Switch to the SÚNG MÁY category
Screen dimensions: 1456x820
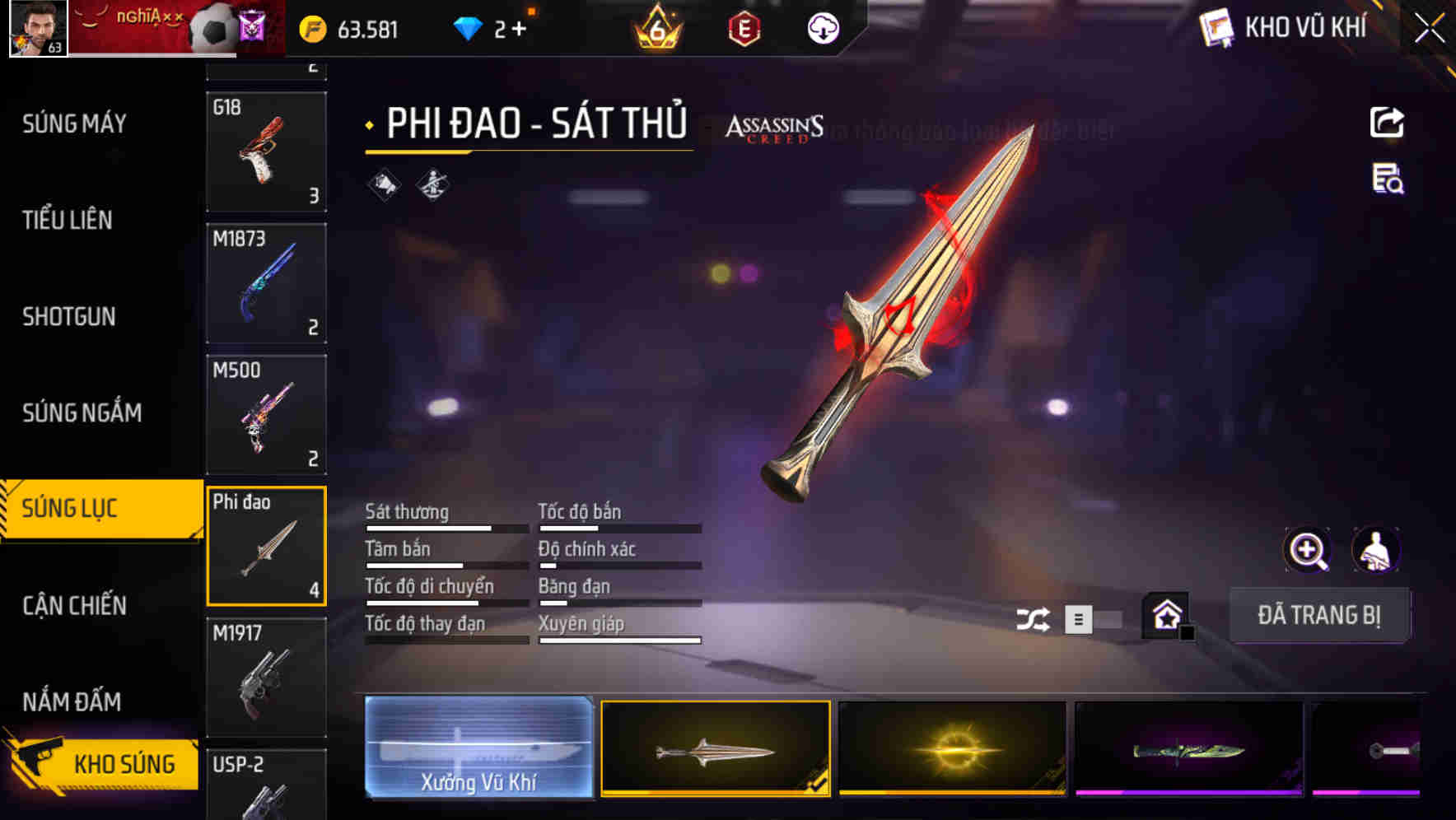tap(74, 123)
